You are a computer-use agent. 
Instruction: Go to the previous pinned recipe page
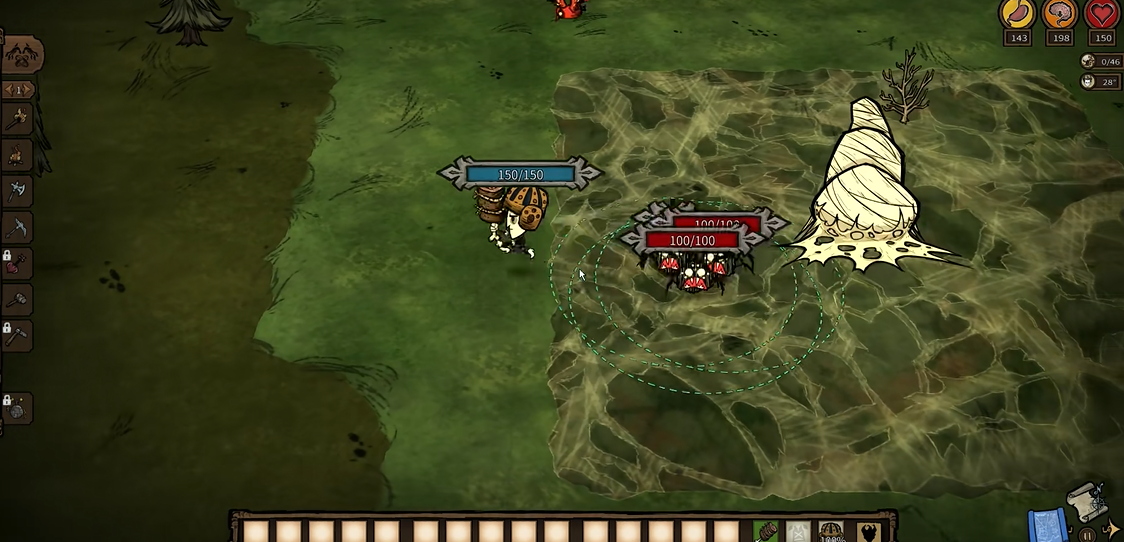(x=8, y=90)
